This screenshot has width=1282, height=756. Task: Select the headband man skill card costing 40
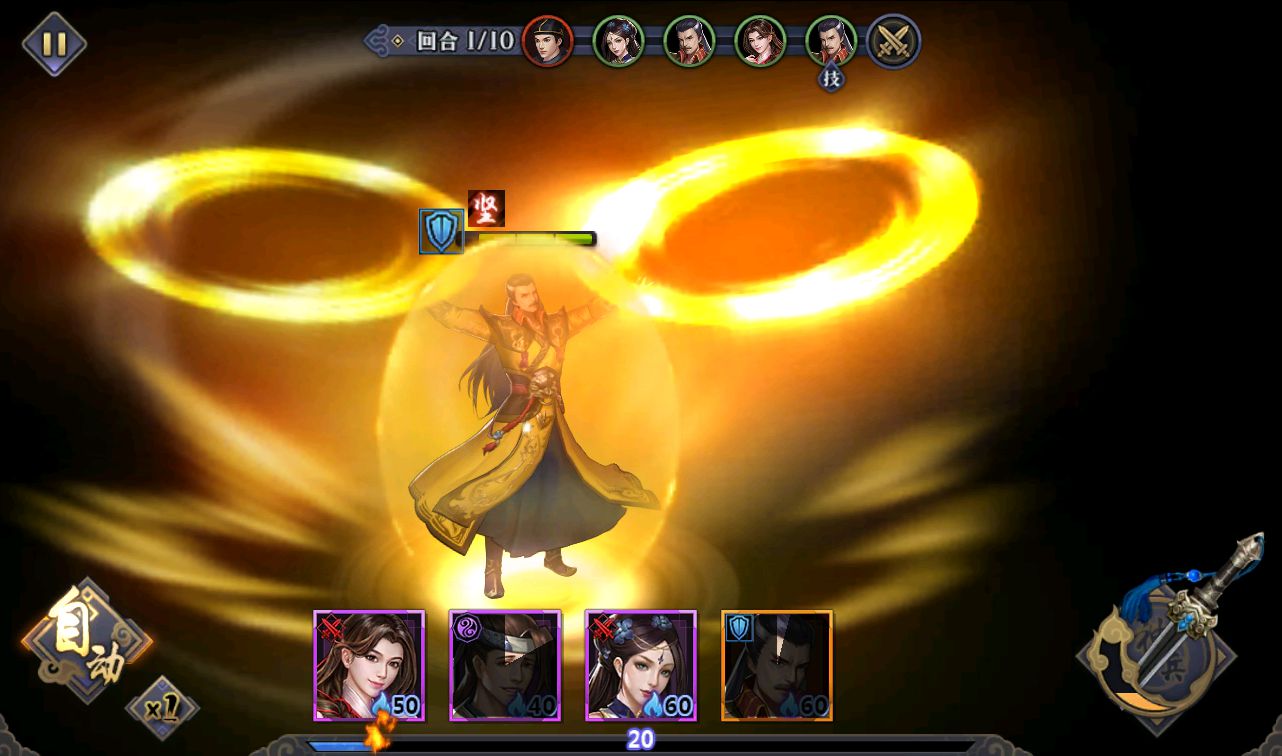point(505,666)
